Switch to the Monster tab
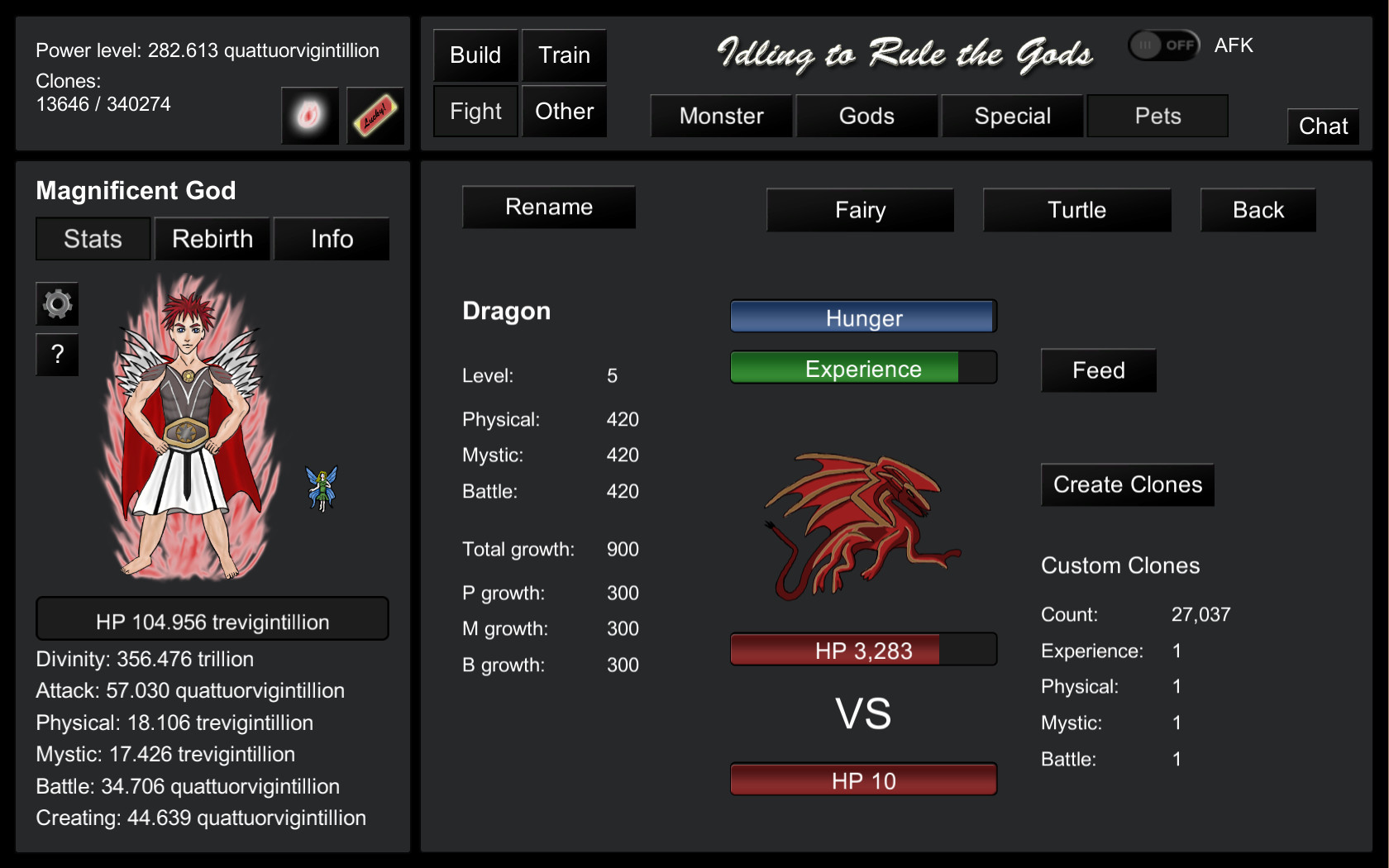1389x868 pixels. click(x=721, y=116)
